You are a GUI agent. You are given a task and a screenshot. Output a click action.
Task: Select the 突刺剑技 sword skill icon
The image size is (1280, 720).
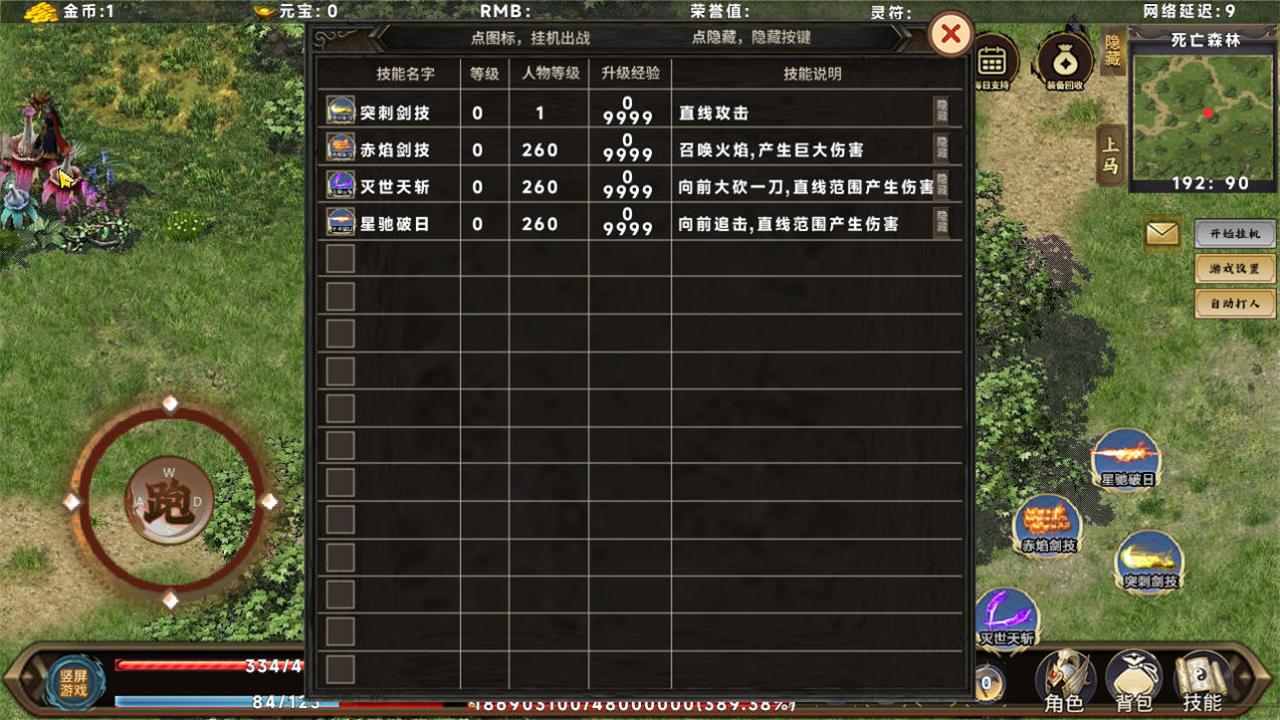click(1148, 563)
